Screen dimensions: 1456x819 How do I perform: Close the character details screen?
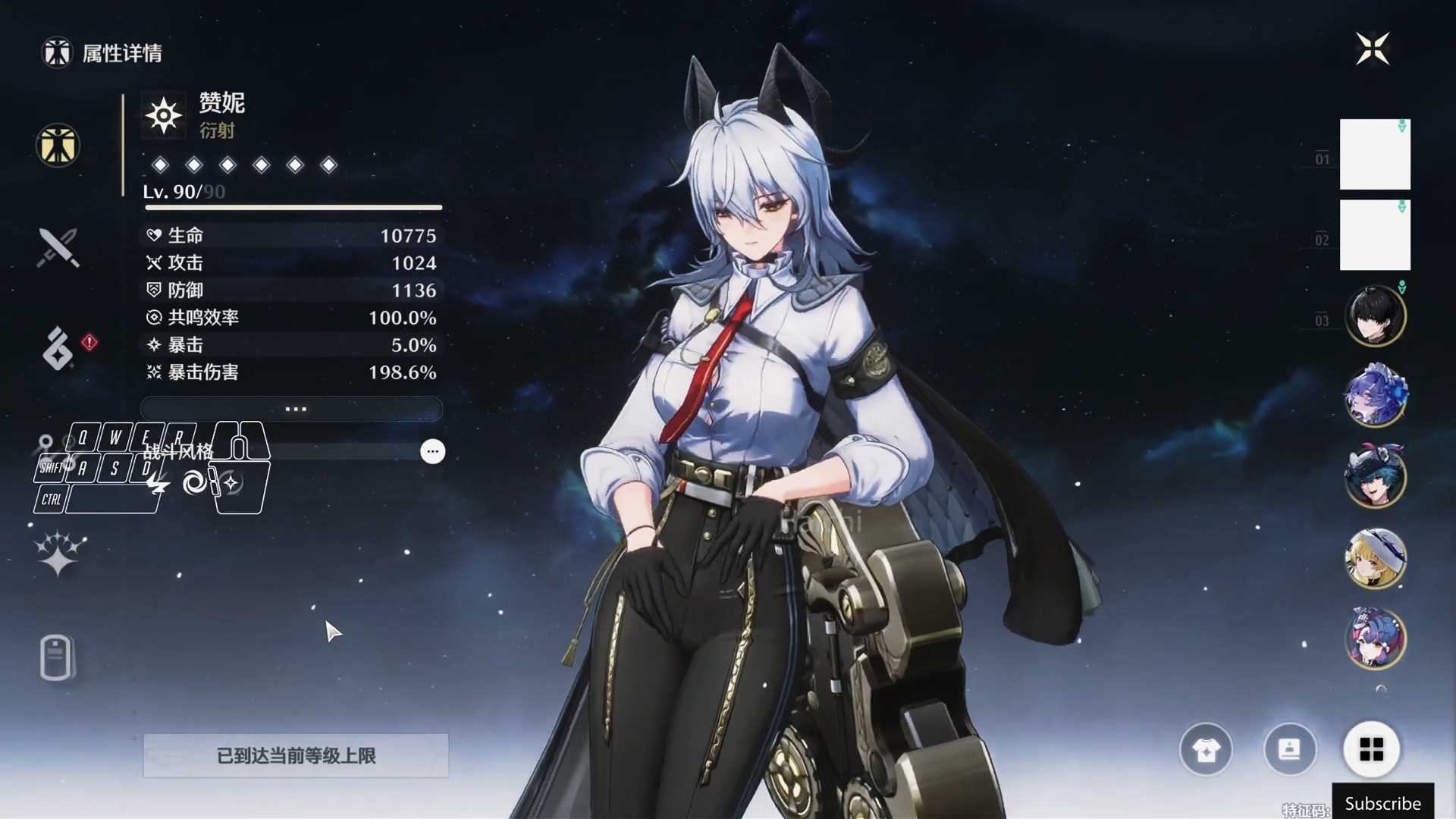(1372, 49)
